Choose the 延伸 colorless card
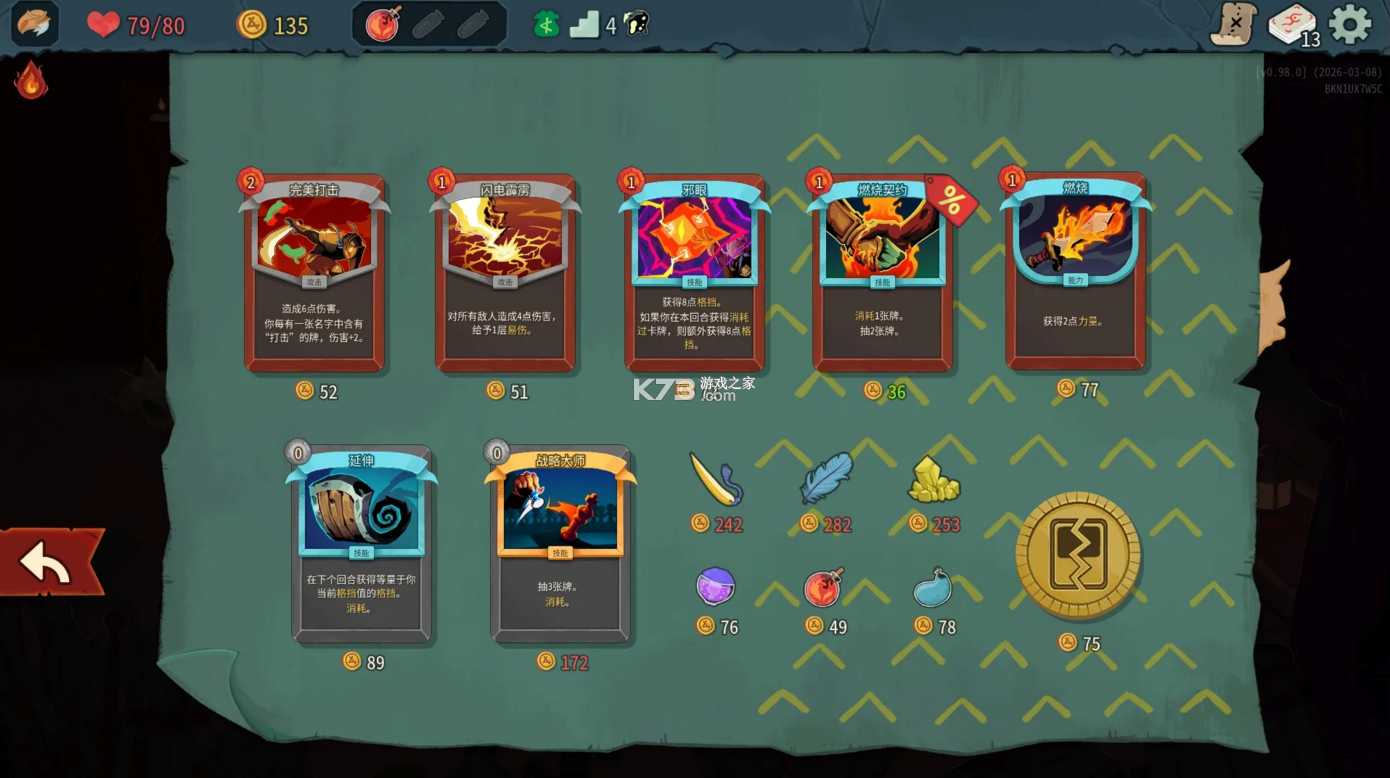The height and width of the screenshot is (778, 1390). (361, 543)
